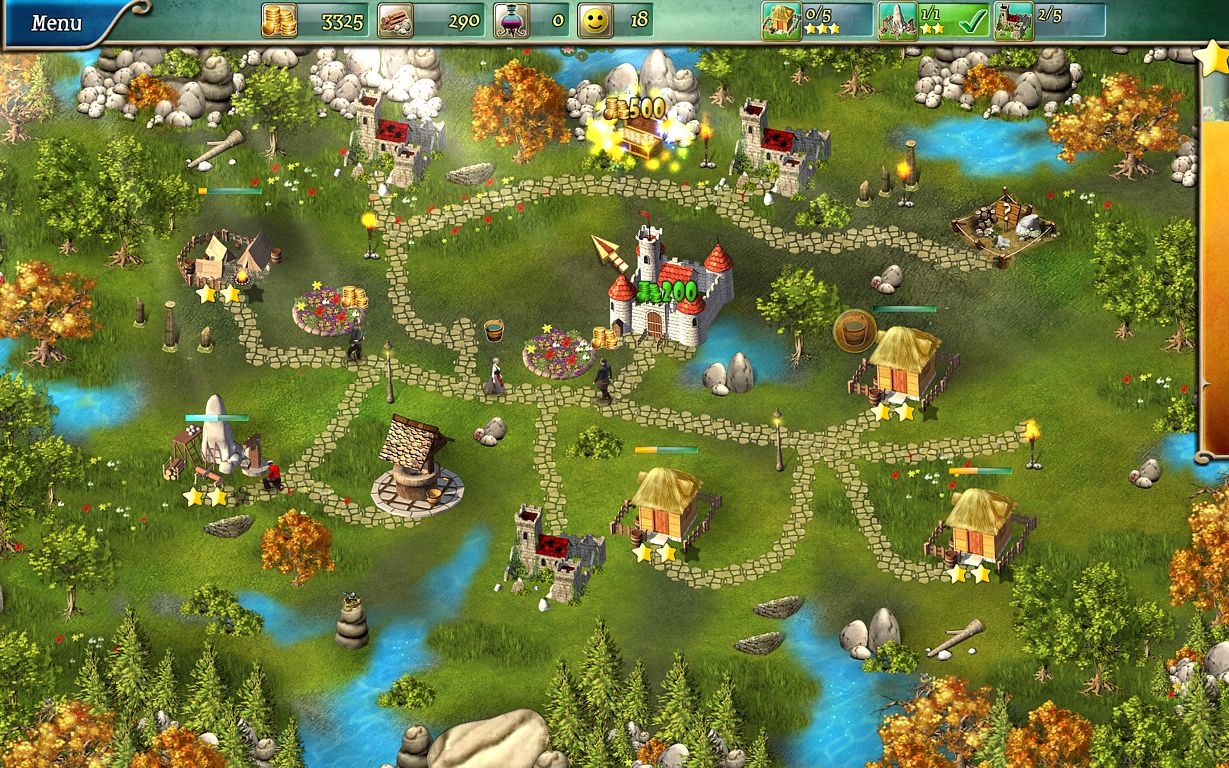Click the completed quarry objective with checkmark
The width and height of the screenshot is (1229, 768).
(932, 20)
